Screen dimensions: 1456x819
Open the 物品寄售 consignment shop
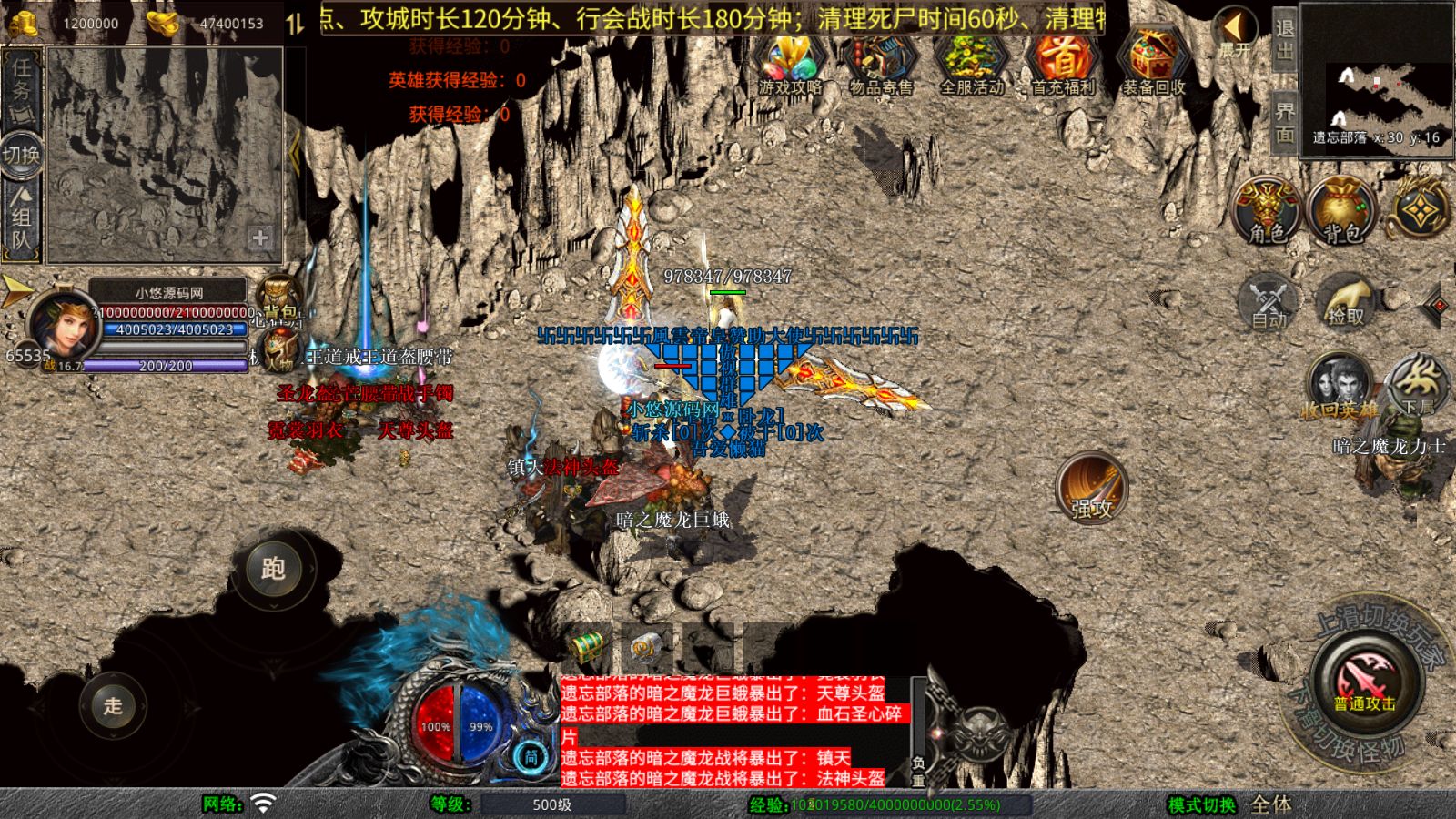coord(880,64)
